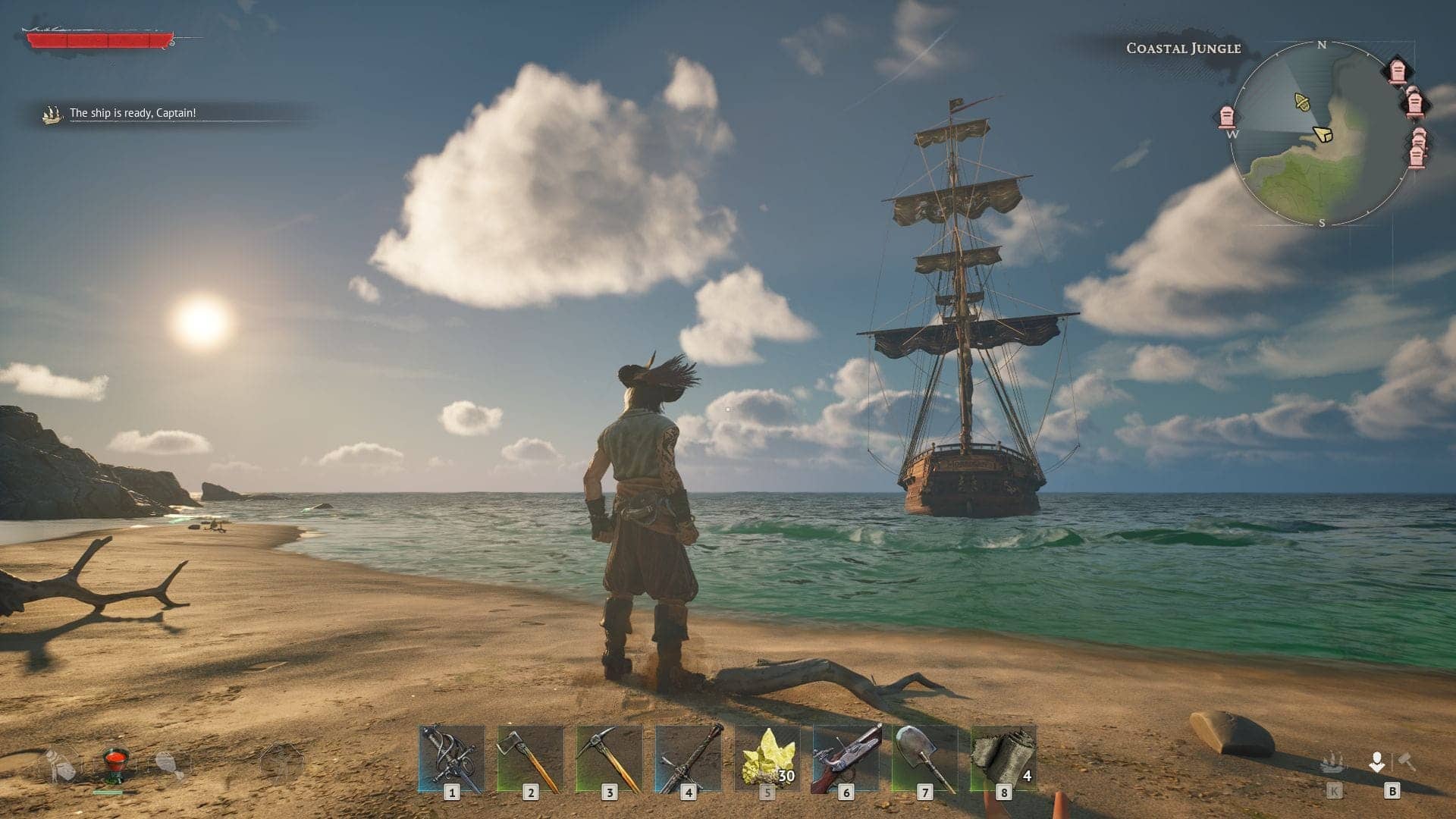Select the shovel in the hotbar
This screenshot has width=1456, height=819.
click(924, 758)
